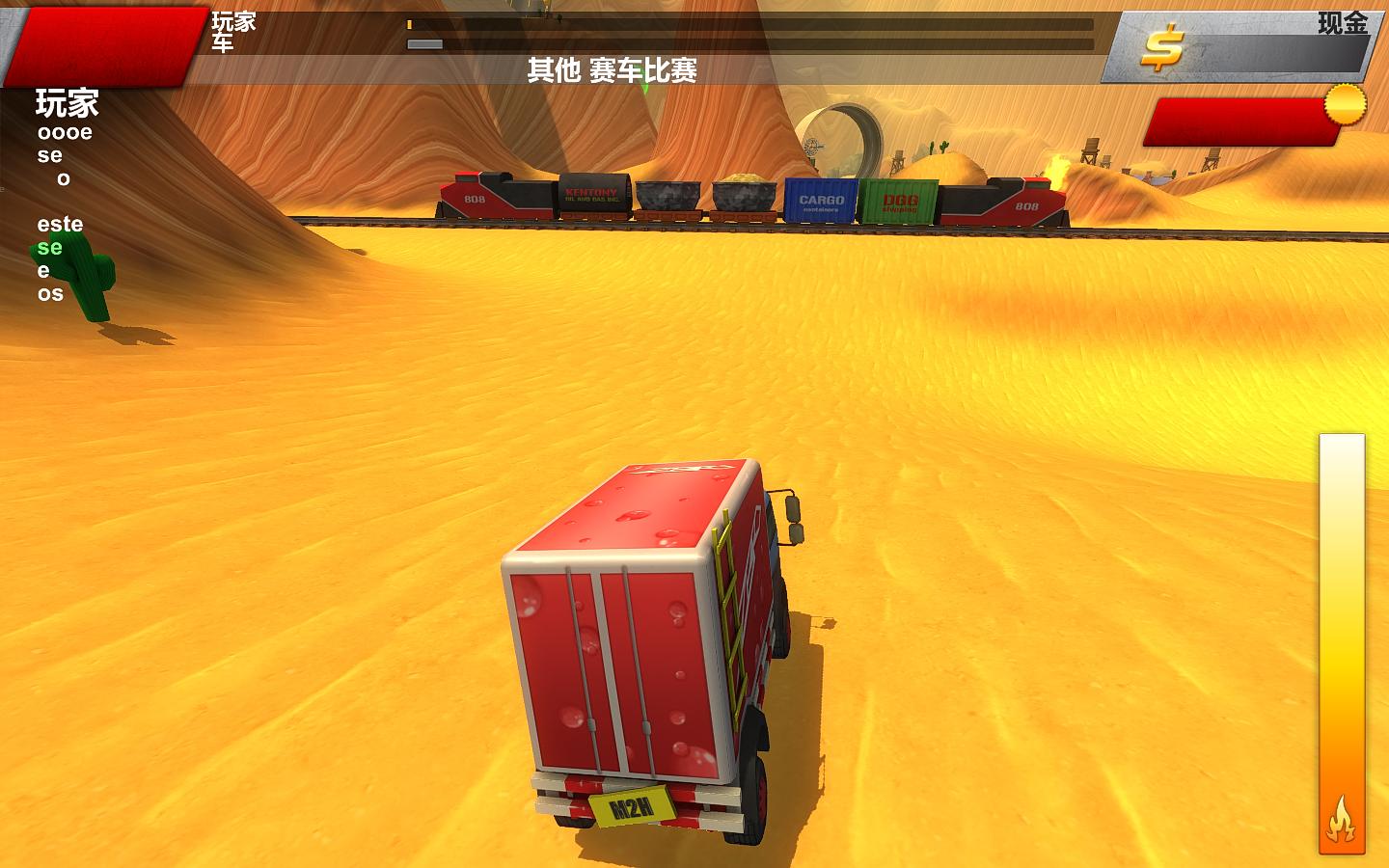
Task: Click player os at the bottom of the list
Action: coord(49,294)
